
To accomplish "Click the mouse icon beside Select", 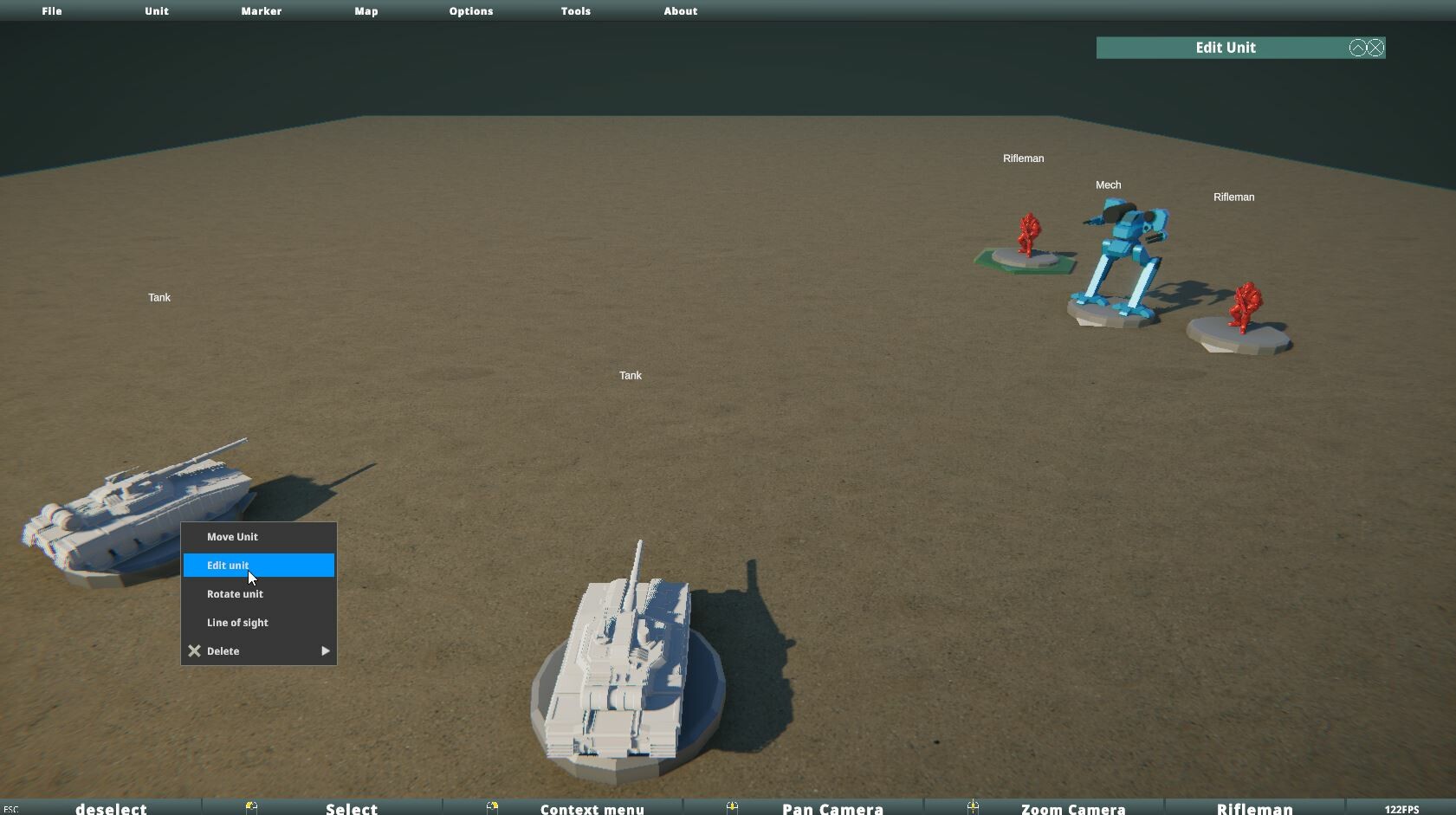I will coord(251,807).
